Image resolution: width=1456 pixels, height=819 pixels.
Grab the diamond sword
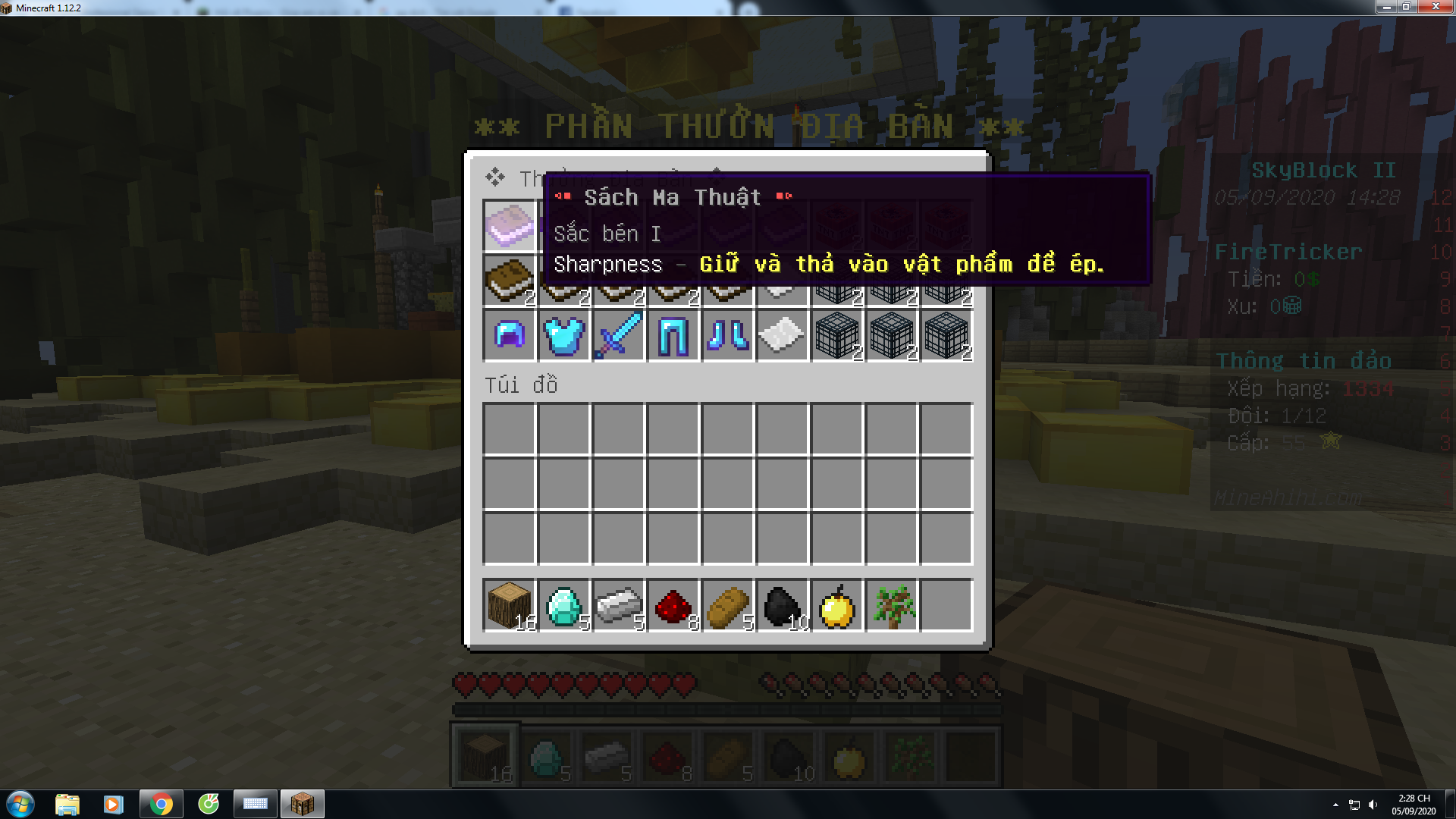[618, 334]
